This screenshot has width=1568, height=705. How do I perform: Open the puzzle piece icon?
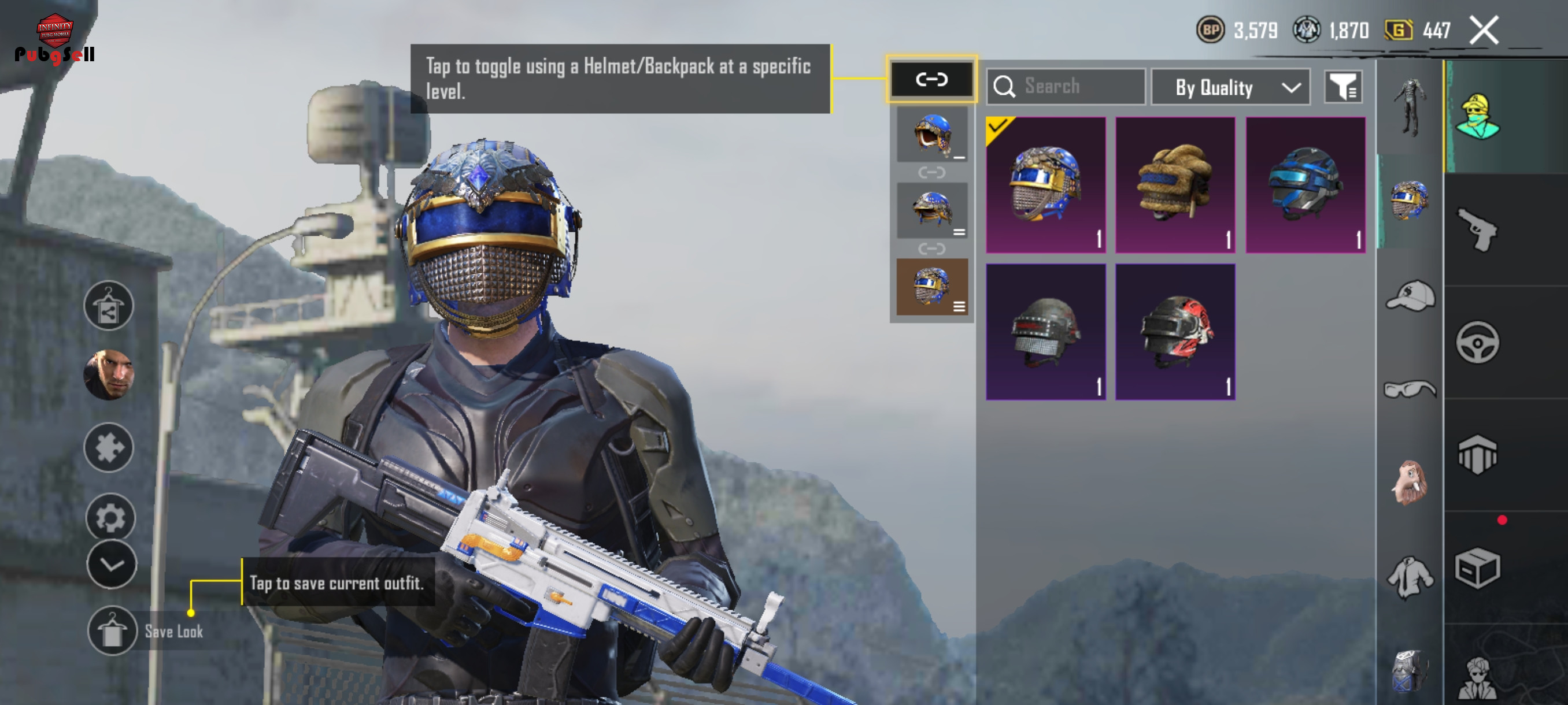pos(109,448)
